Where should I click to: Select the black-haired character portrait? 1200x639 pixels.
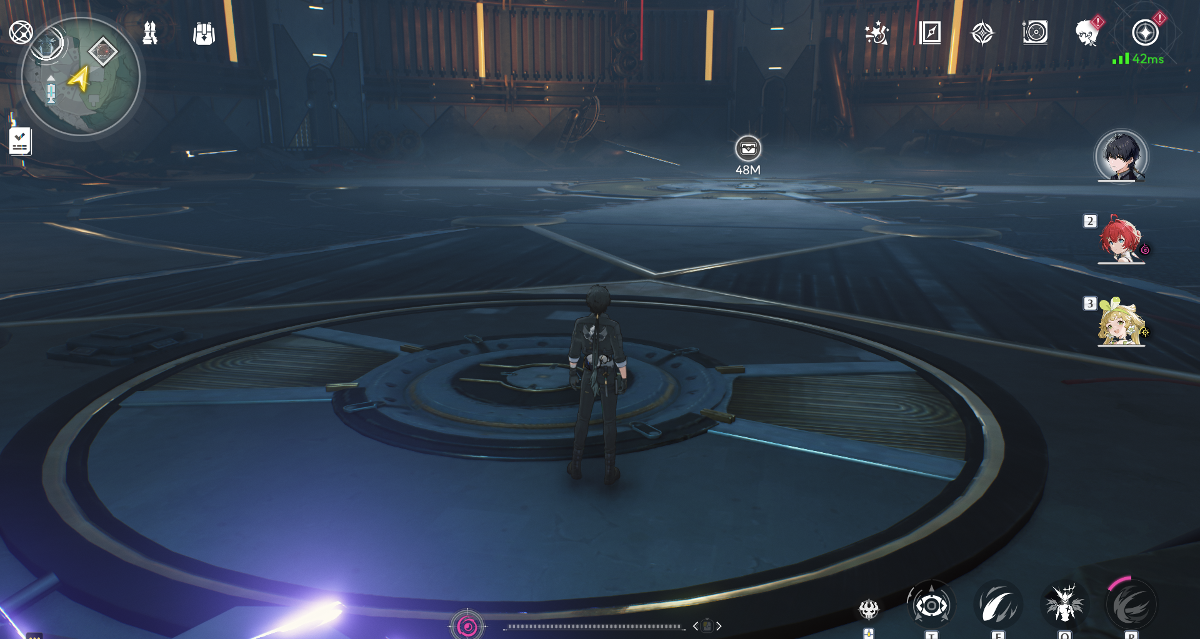point(1120,156)
